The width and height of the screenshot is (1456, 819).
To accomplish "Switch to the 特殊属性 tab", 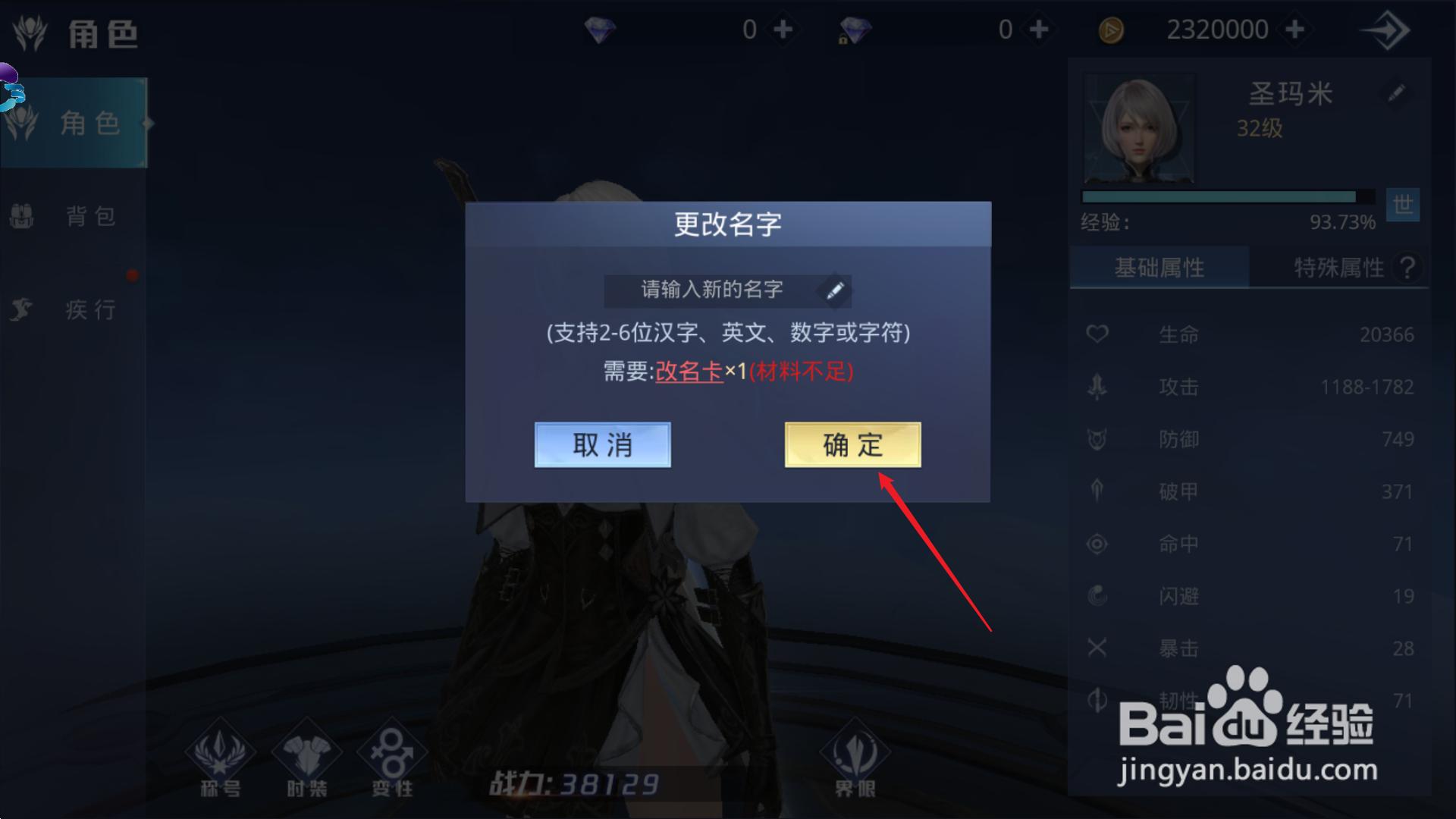I will point(1338,267).
